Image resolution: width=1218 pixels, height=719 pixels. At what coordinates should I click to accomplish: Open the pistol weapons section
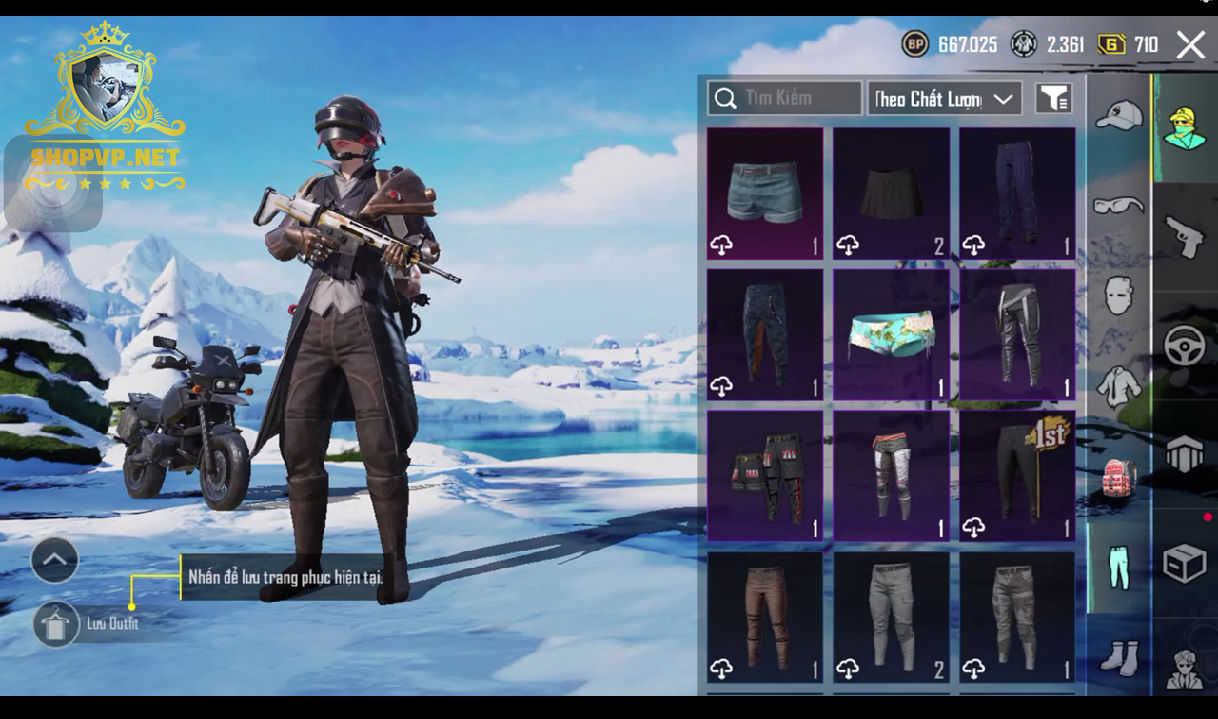1185,238
